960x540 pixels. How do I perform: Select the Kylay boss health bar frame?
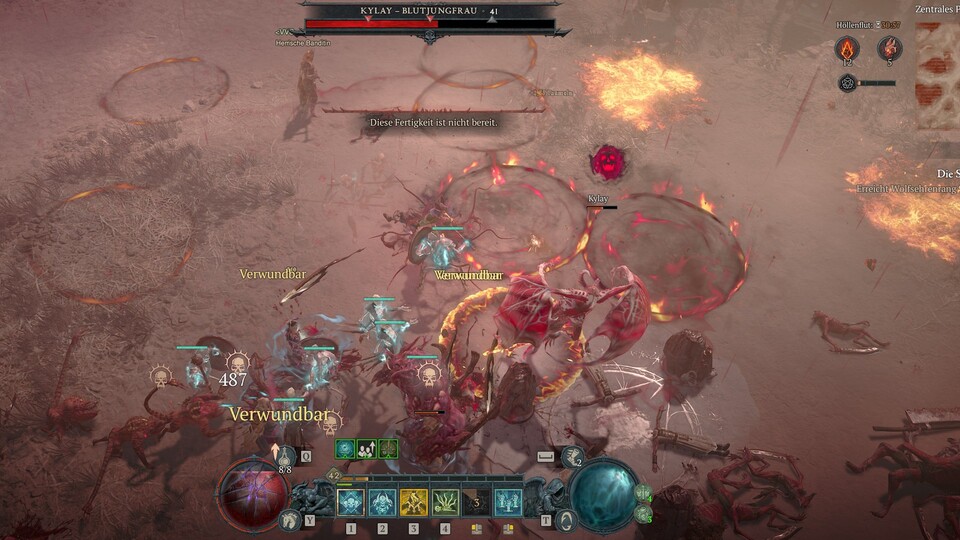[430, 23]
